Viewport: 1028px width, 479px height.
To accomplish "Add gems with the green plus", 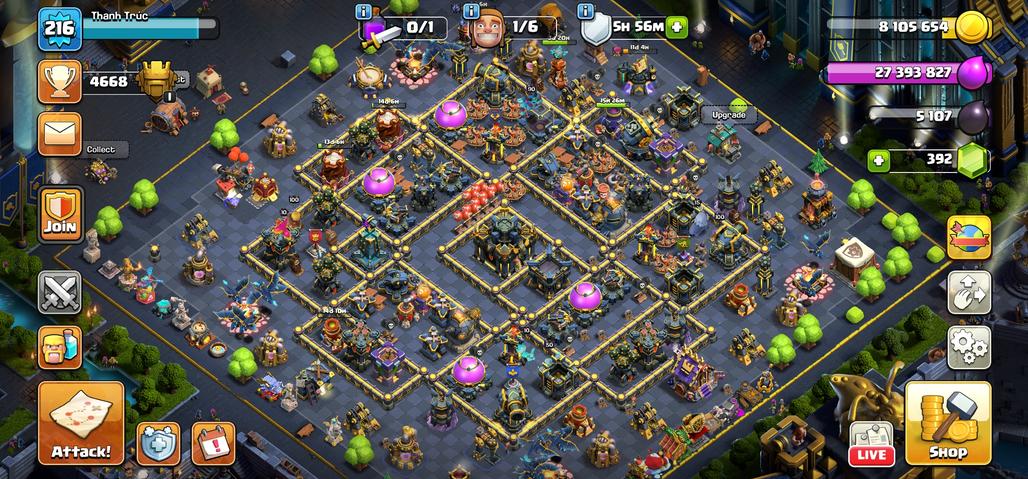I will (879, 159).
